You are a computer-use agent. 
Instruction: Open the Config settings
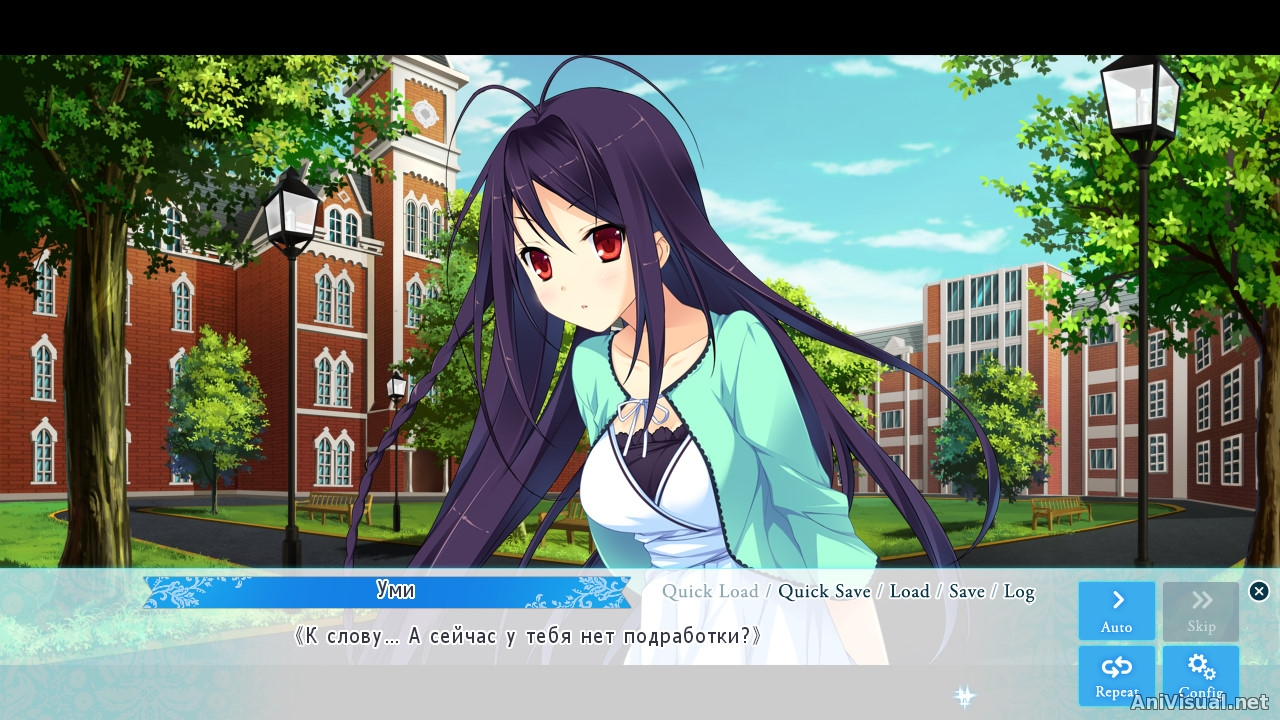point(1200,675)
